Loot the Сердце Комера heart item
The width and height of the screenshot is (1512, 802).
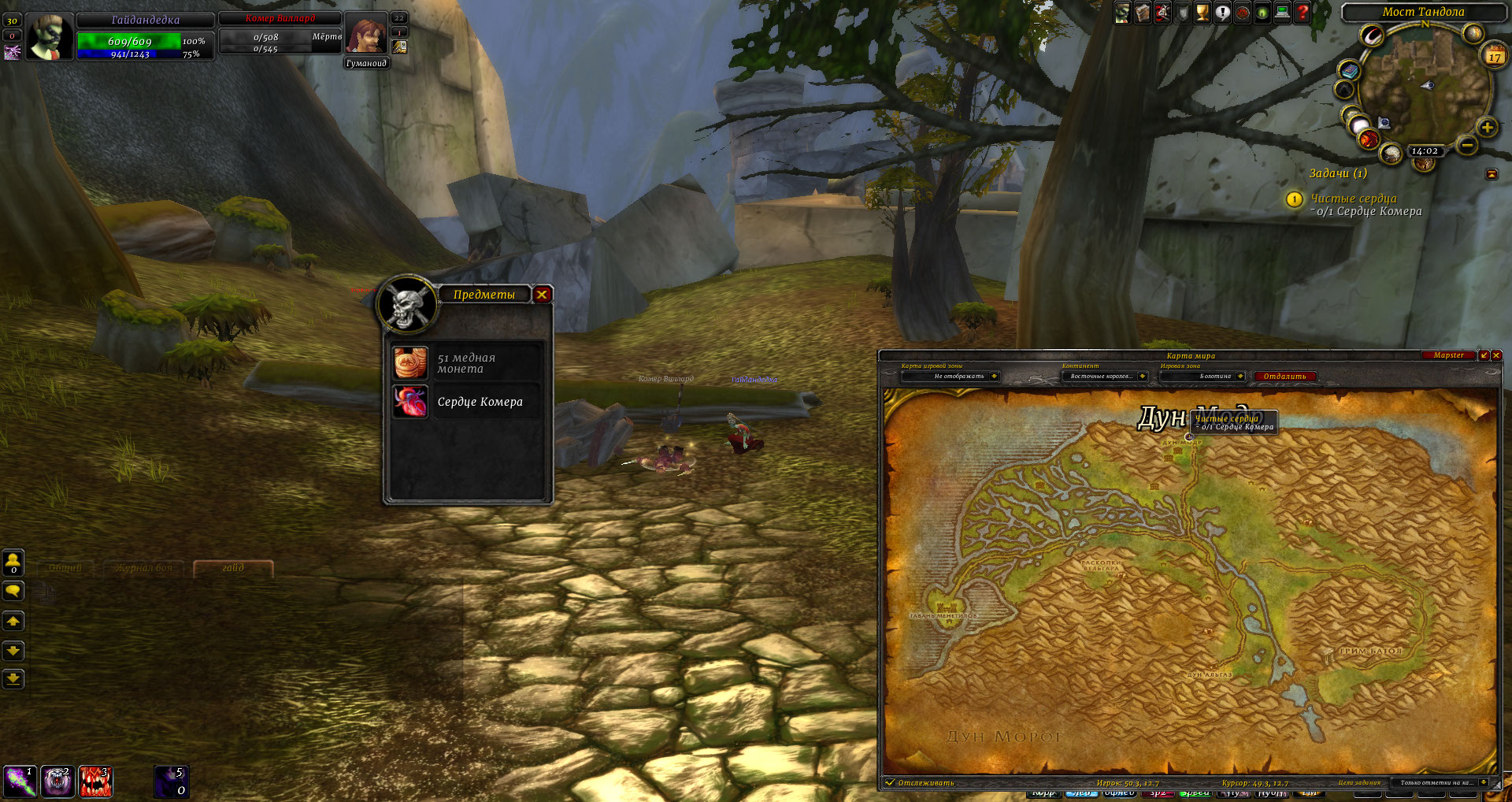[x=410, y=402]
